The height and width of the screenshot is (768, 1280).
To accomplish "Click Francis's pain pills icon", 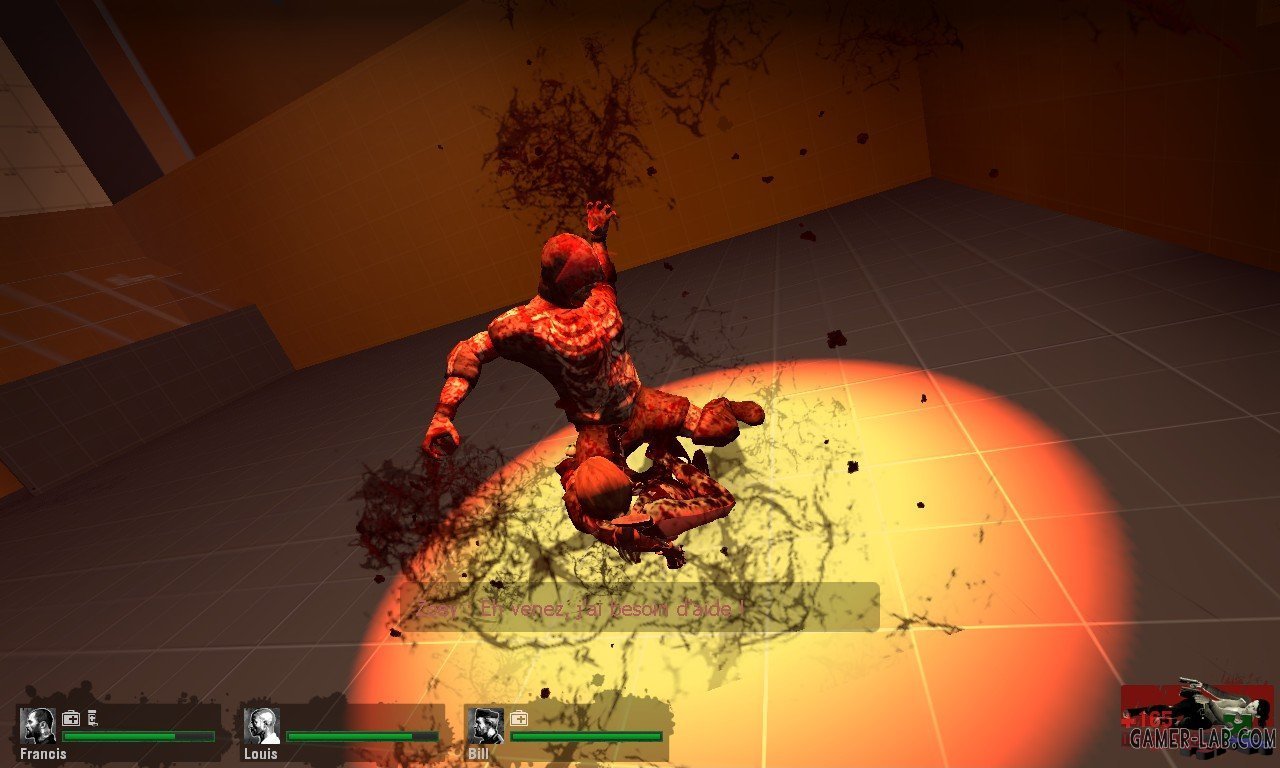I will pos(93,717).
